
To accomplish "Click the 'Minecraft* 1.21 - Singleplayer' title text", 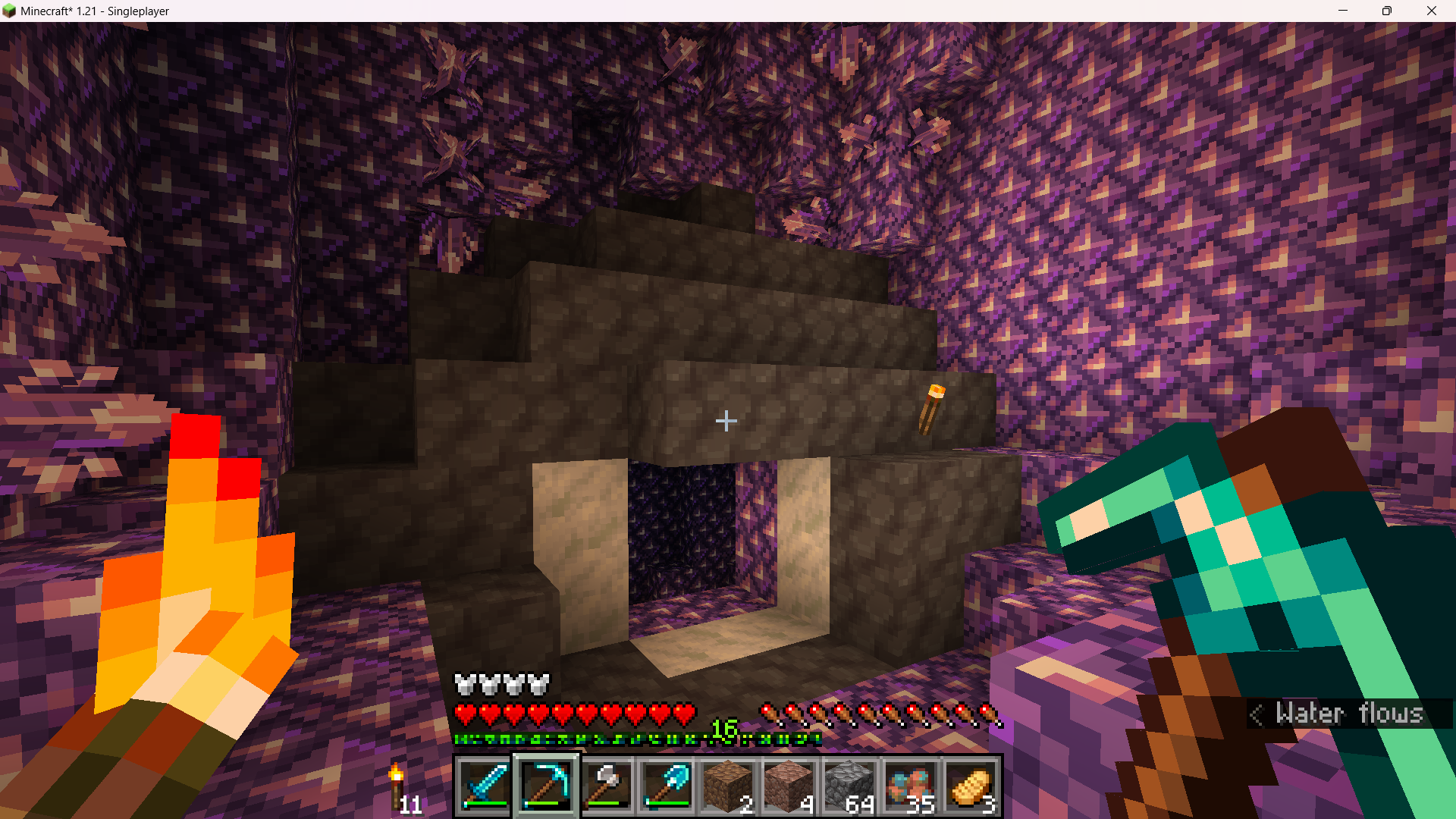I will click(x=94, y=11).
